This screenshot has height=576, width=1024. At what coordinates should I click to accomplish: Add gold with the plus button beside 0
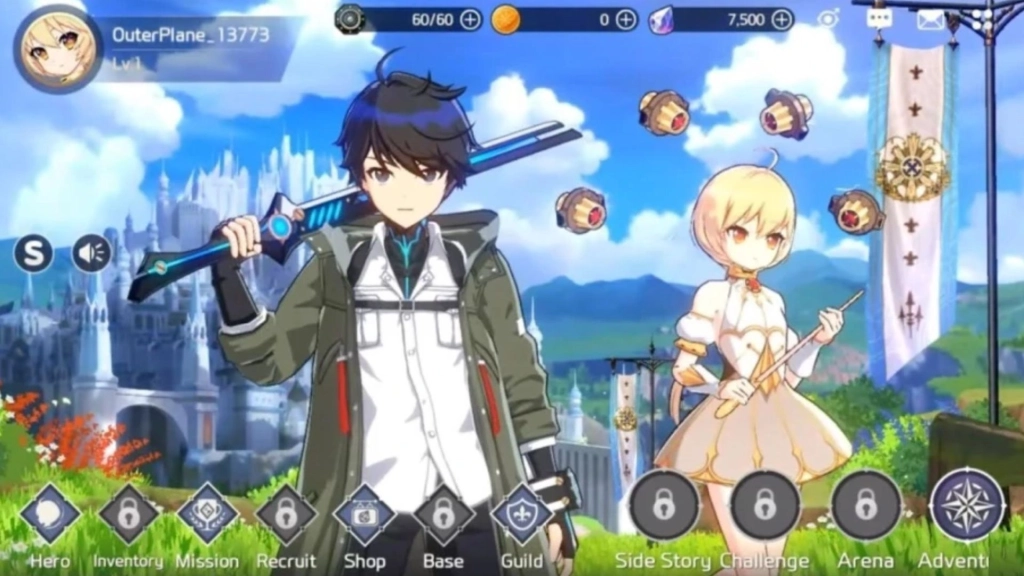626,19
